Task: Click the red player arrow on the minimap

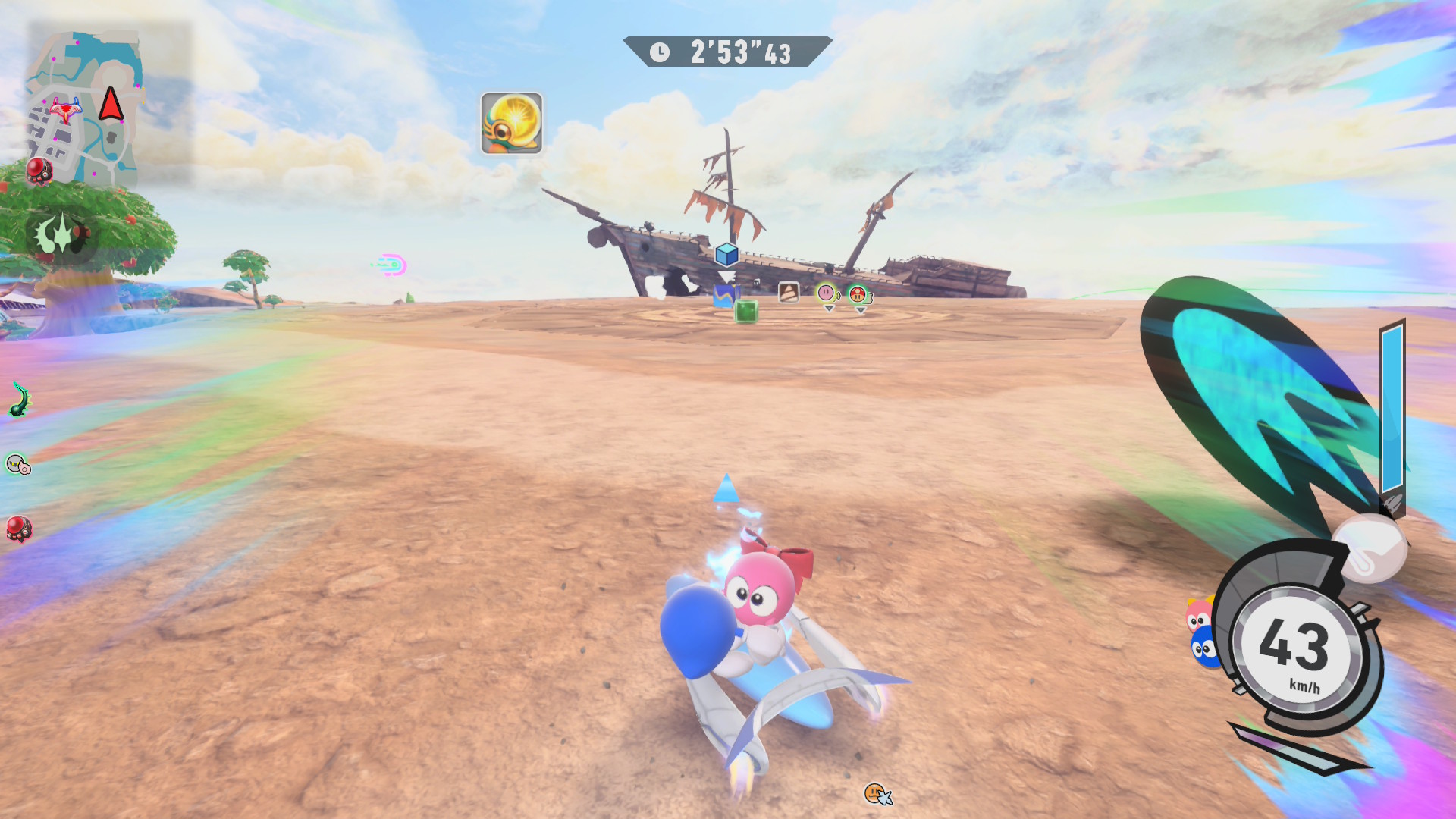Action: (x=111, y=104)
